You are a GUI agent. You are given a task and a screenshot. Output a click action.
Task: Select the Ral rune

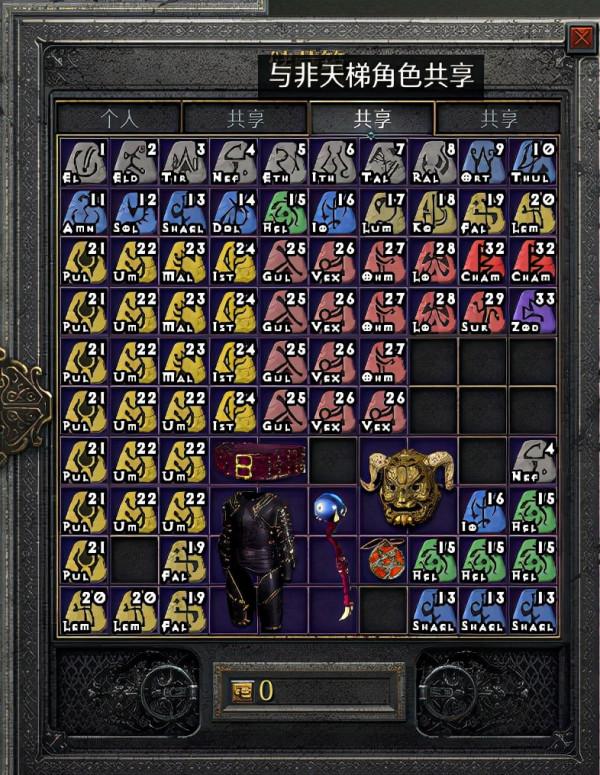[434, 161]
